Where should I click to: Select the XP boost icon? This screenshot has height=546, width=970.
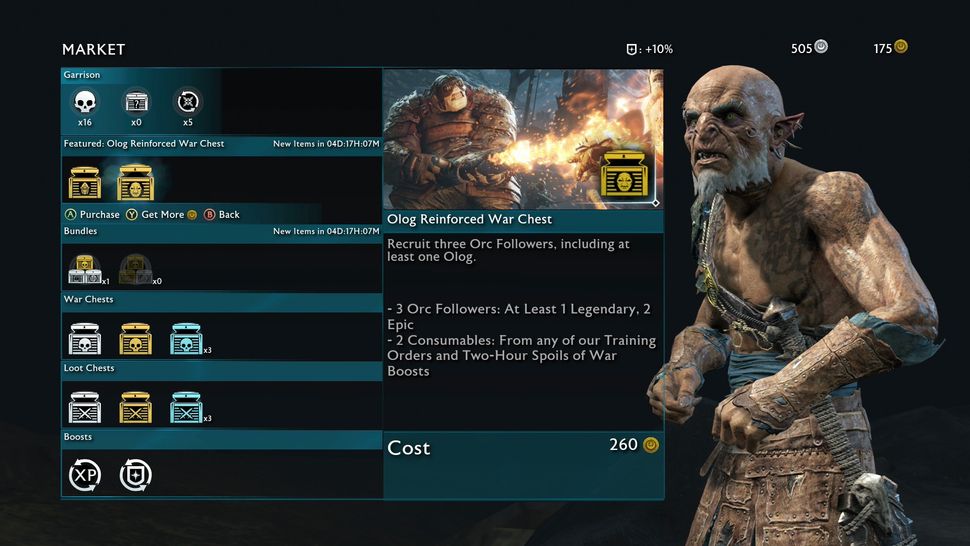[x=85, y=475]
